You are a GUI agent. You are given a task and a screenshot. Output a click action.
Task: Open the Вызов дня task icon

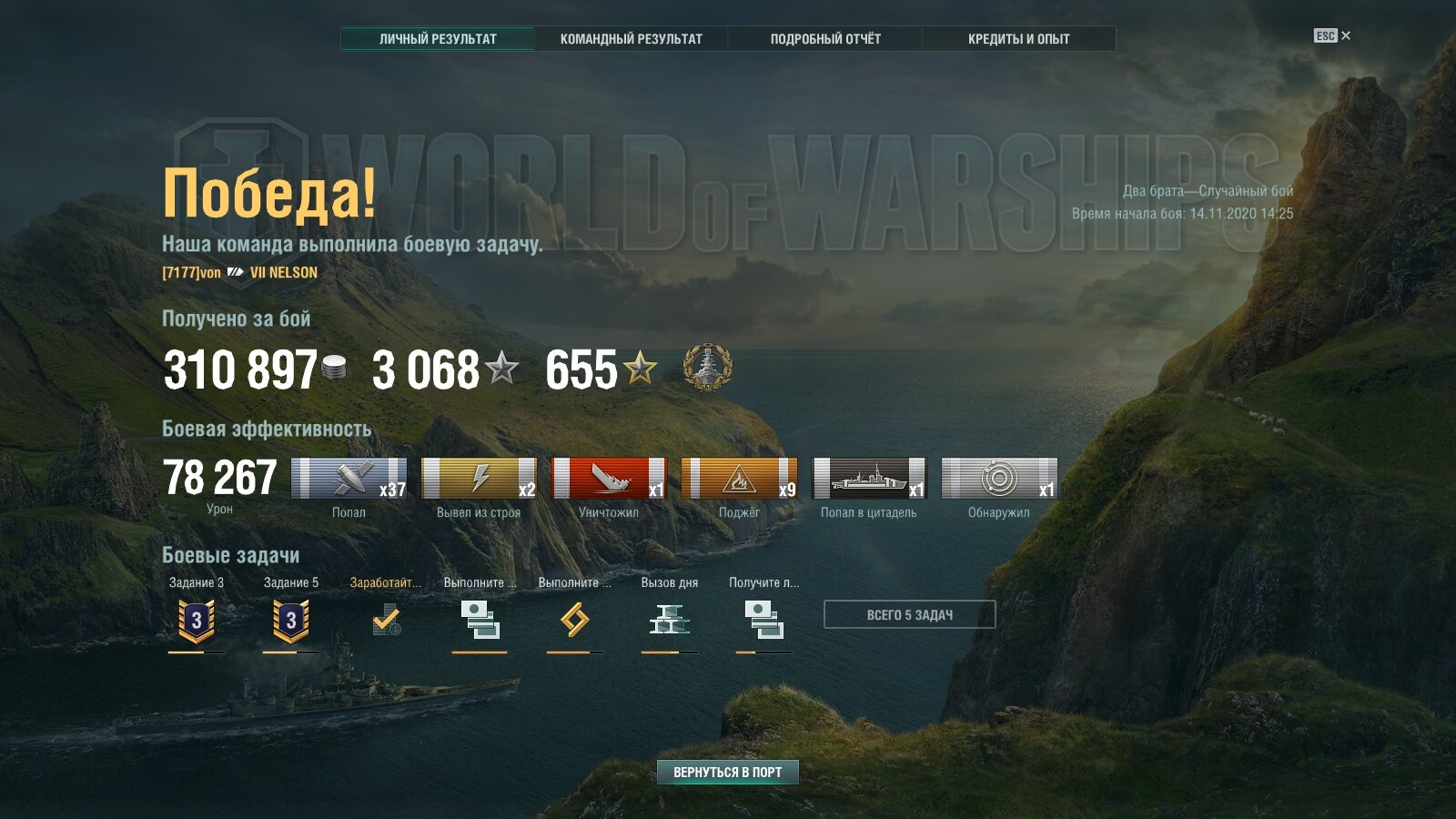coord(670,621)
